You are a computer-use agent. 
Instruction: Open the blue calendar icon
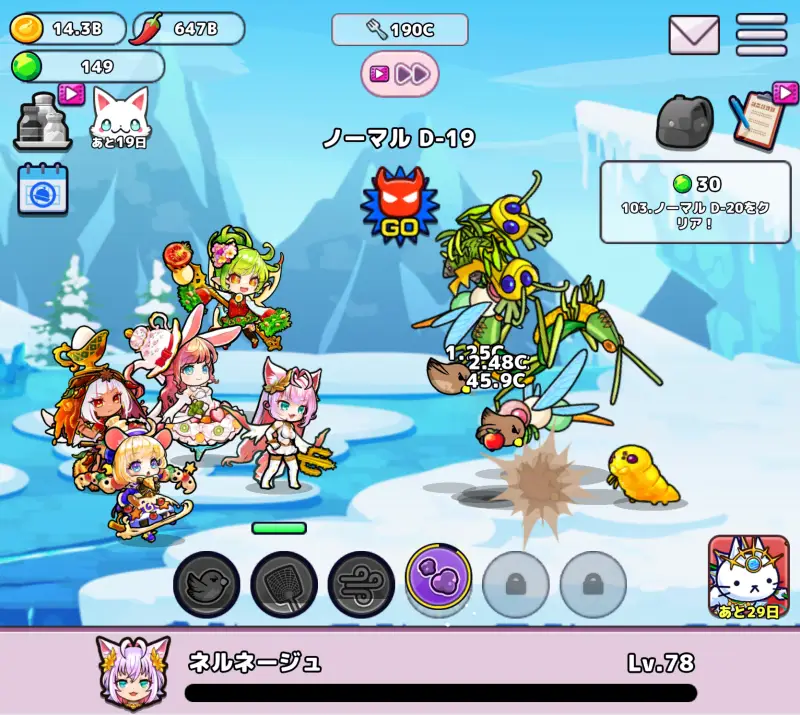(x=43, y=189)
